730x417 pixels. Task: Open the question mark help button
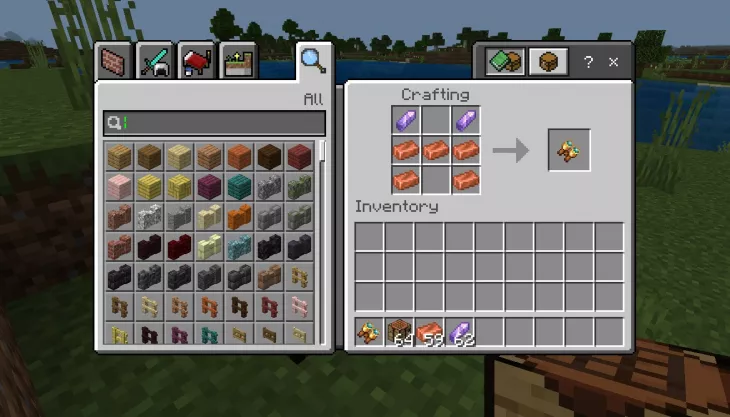[588, 62]
